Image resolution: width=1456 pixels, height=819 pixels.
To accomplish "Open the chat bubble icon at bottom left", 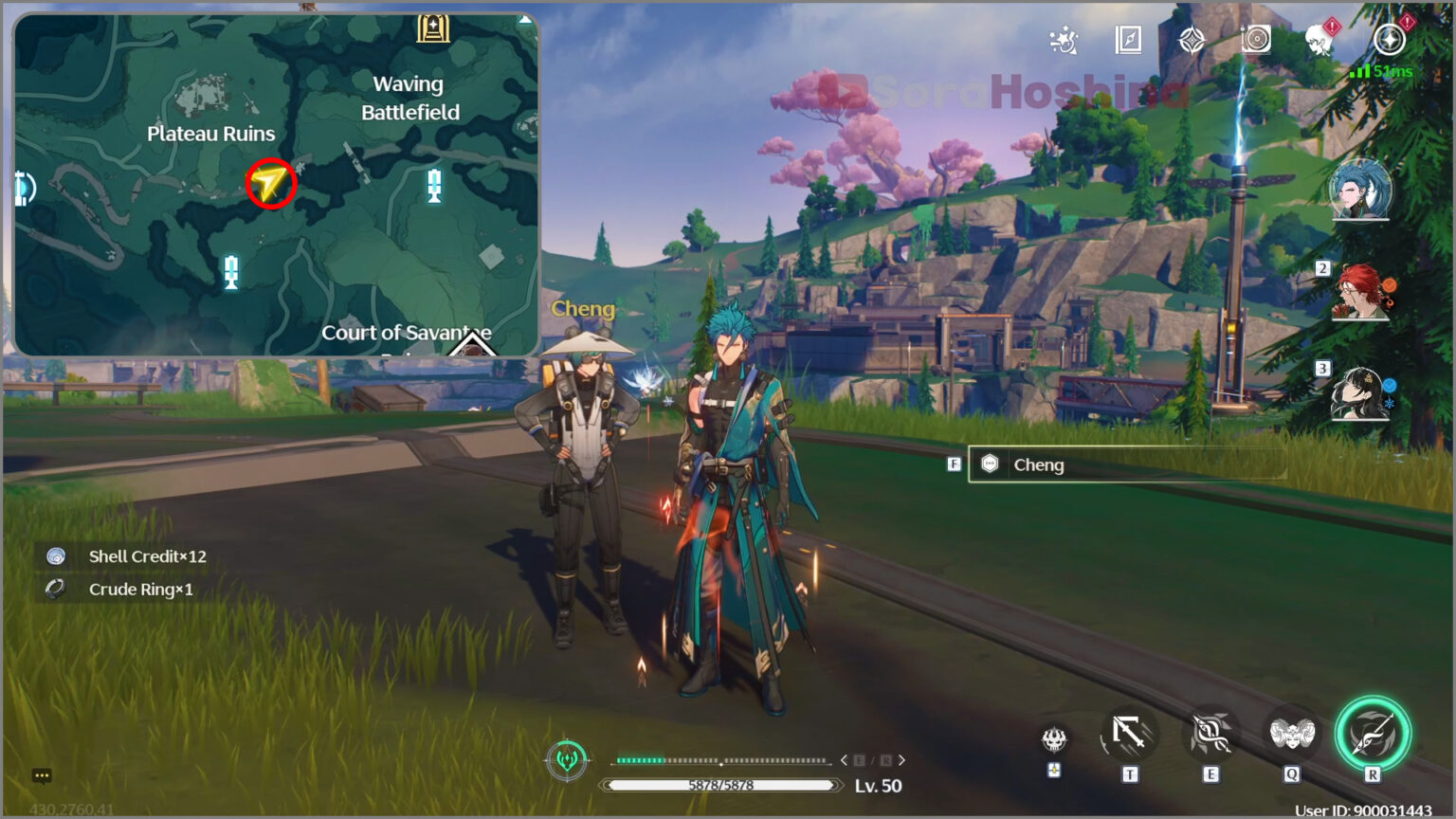I will 40,775.
